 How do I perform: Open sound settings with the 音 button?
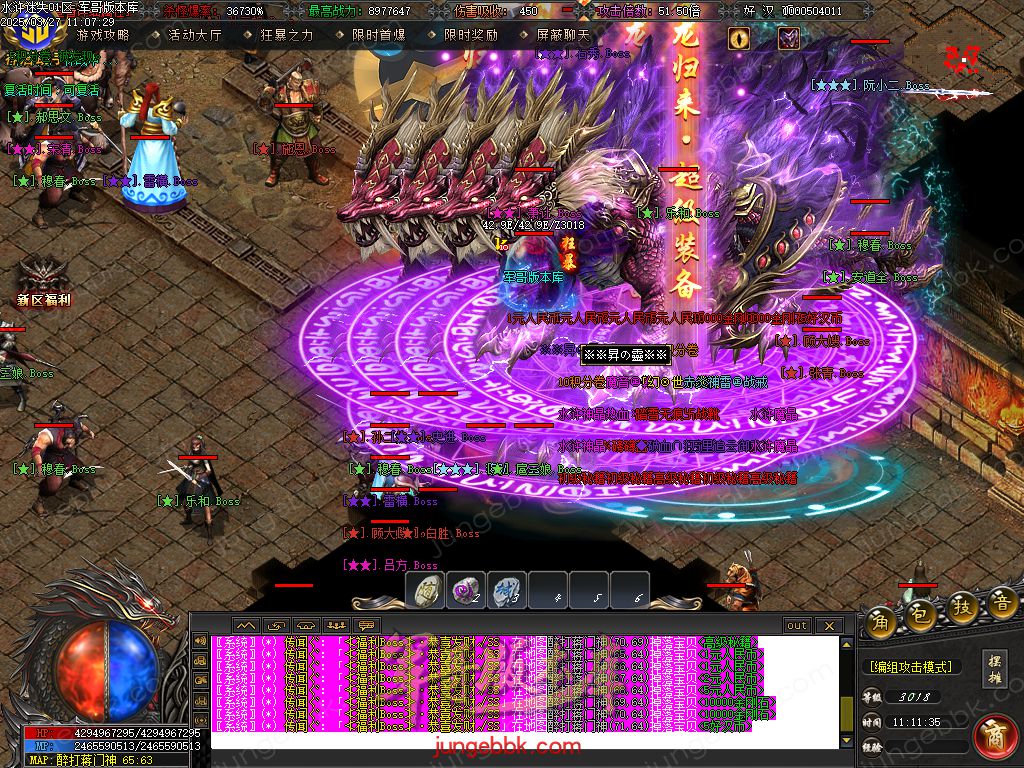click(1002, 602)
